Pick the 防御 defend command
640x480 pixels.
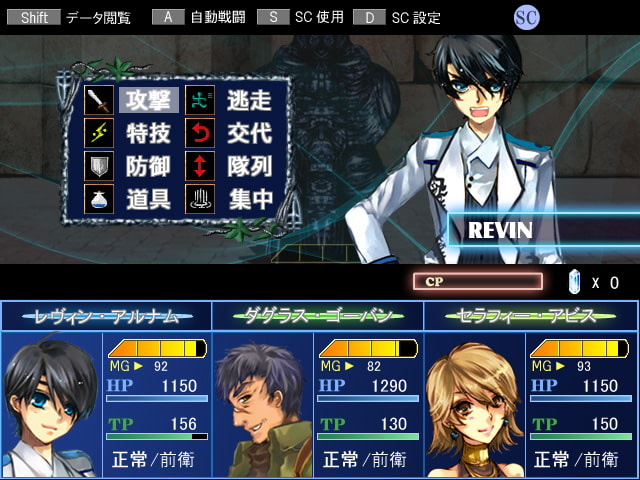click(149, 166)
